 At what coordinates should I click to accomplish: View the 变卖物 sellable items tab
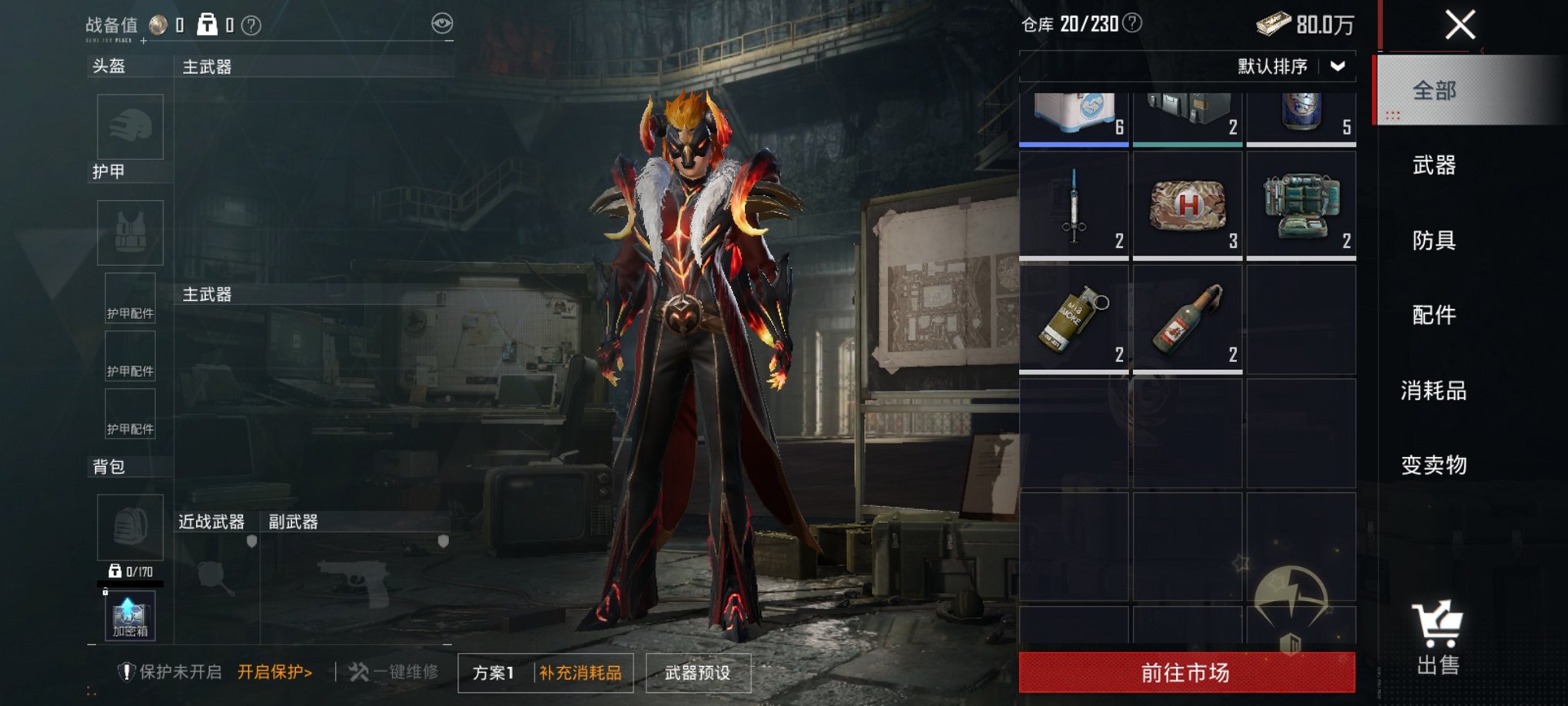tap(1434, 465)
